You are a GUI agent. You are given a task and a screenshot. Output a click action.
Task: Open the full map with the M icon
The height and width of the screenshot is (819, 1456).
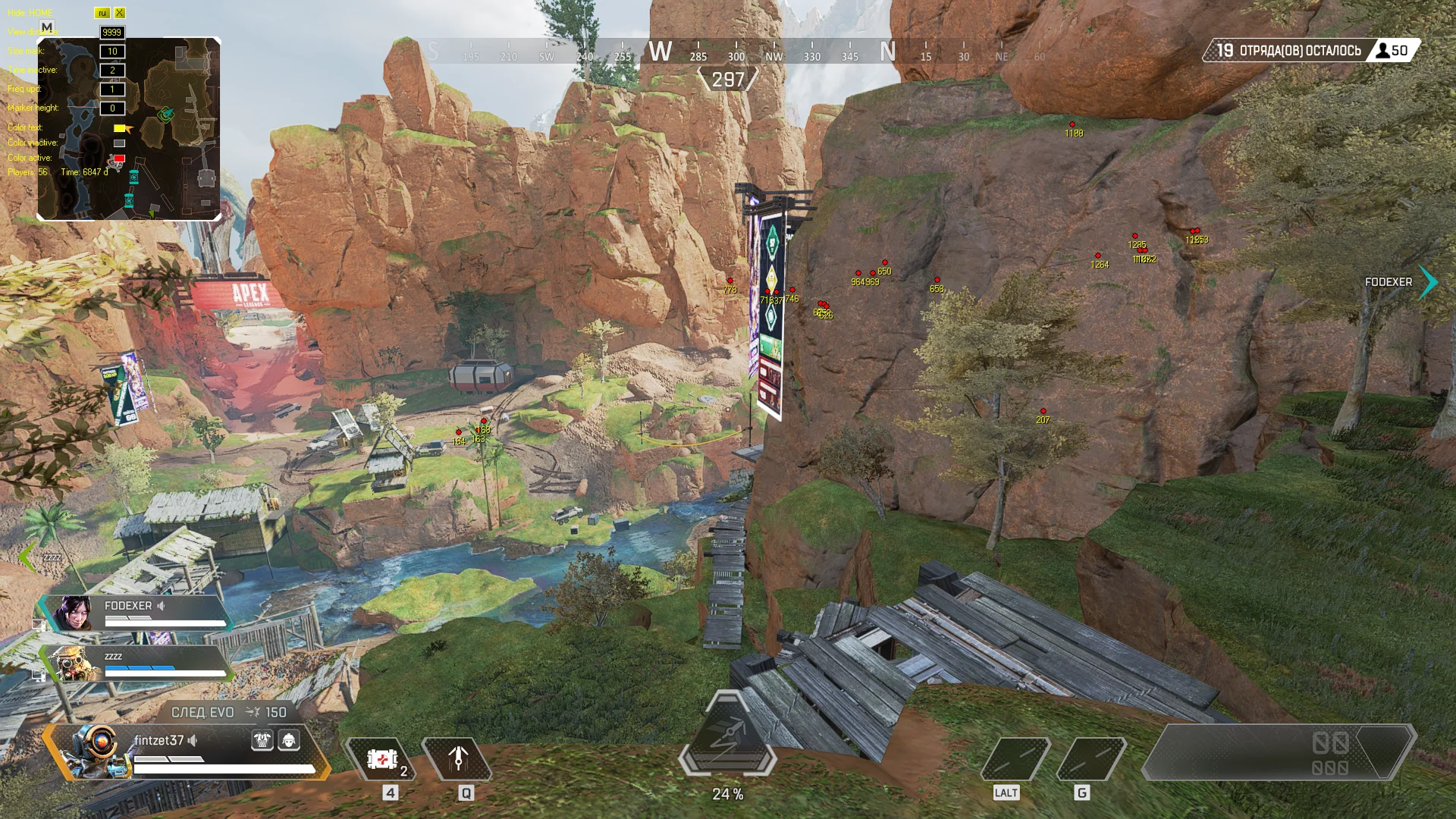tap(47, 26)
